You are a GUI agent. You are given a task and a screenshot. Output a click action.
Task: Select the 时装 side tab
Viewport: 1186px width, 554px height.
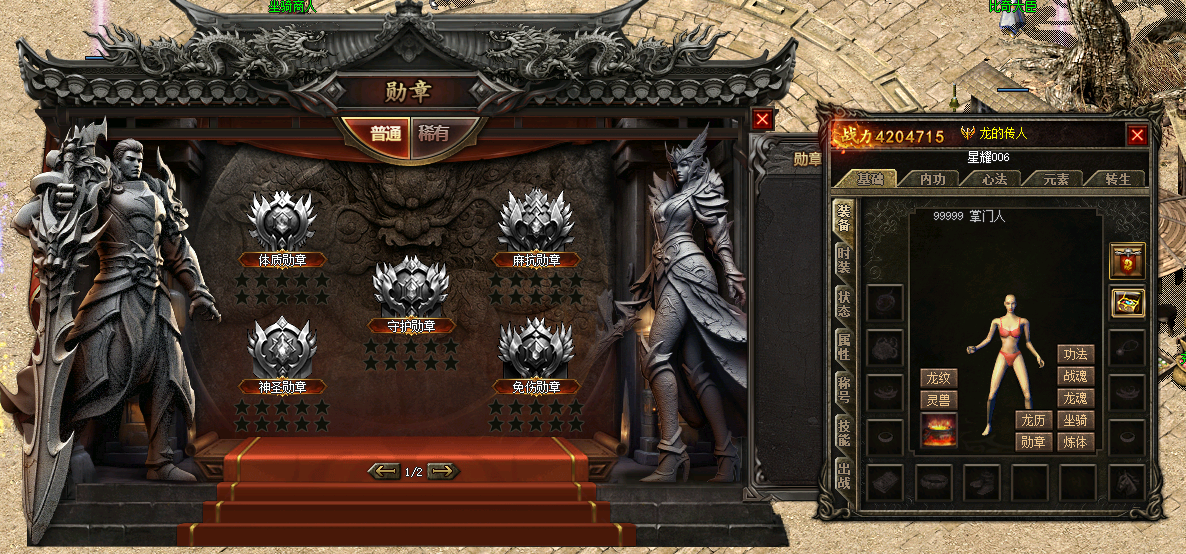pos(844,260)
